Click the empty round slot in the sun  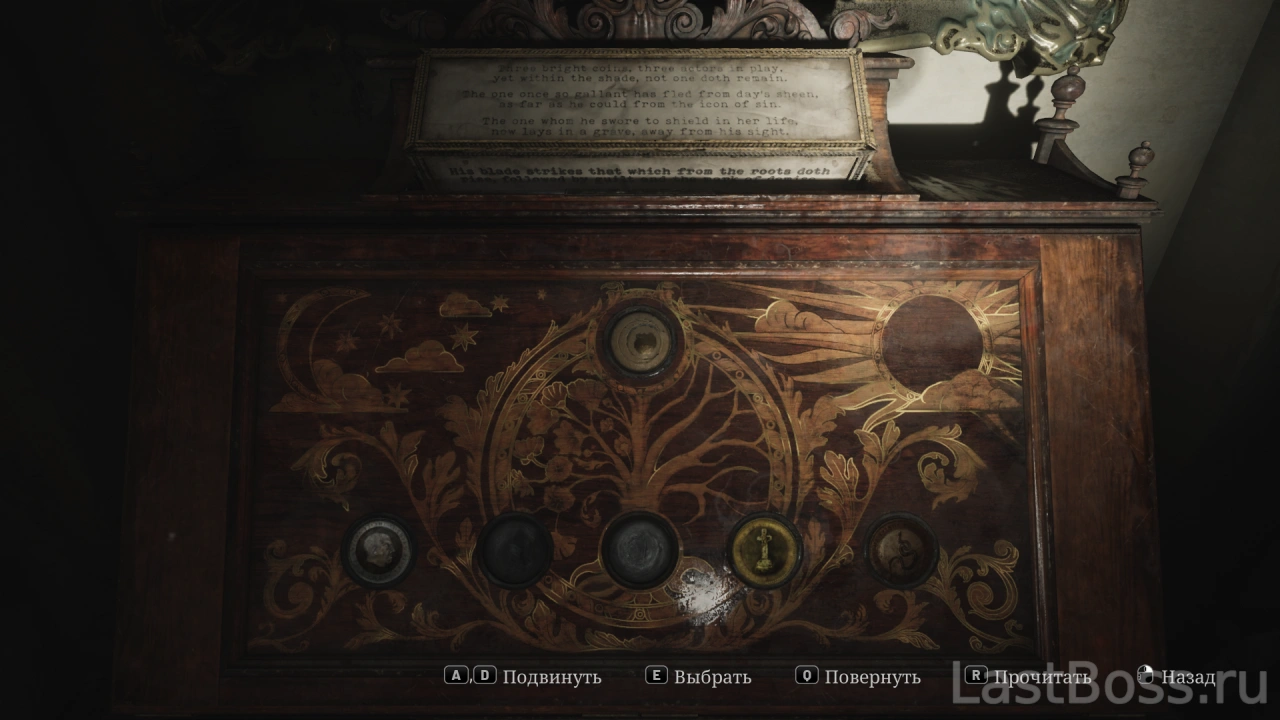932,343
